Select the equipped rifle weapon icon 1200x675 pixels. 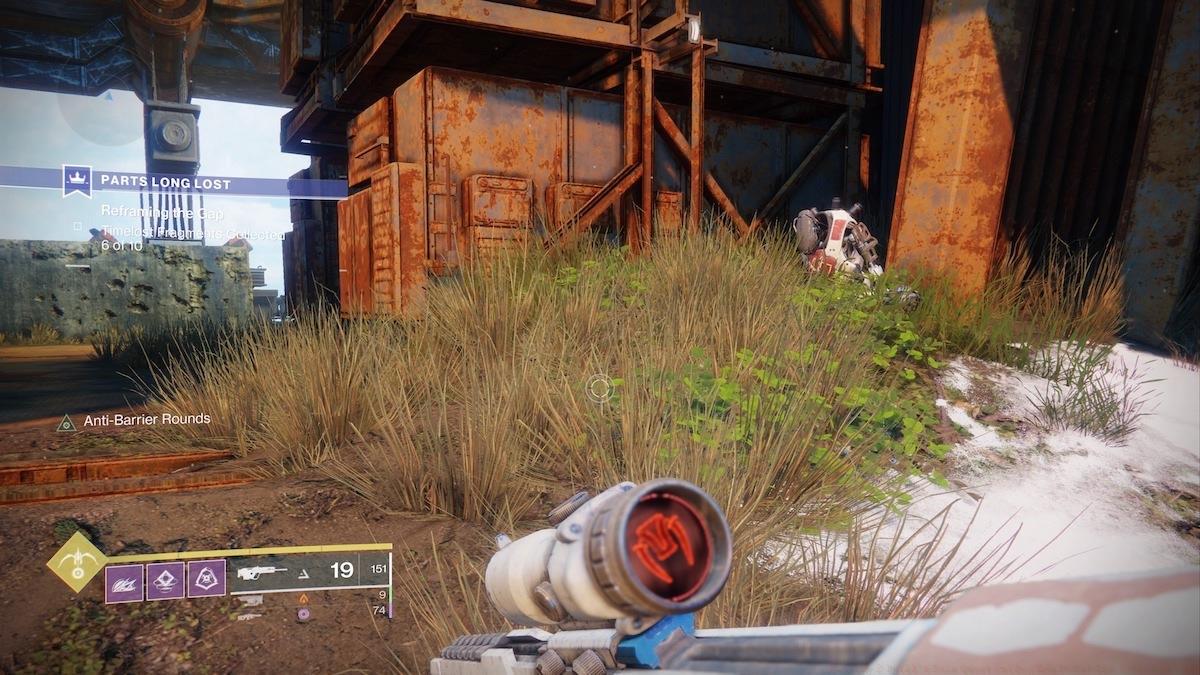tap(262, 572)
